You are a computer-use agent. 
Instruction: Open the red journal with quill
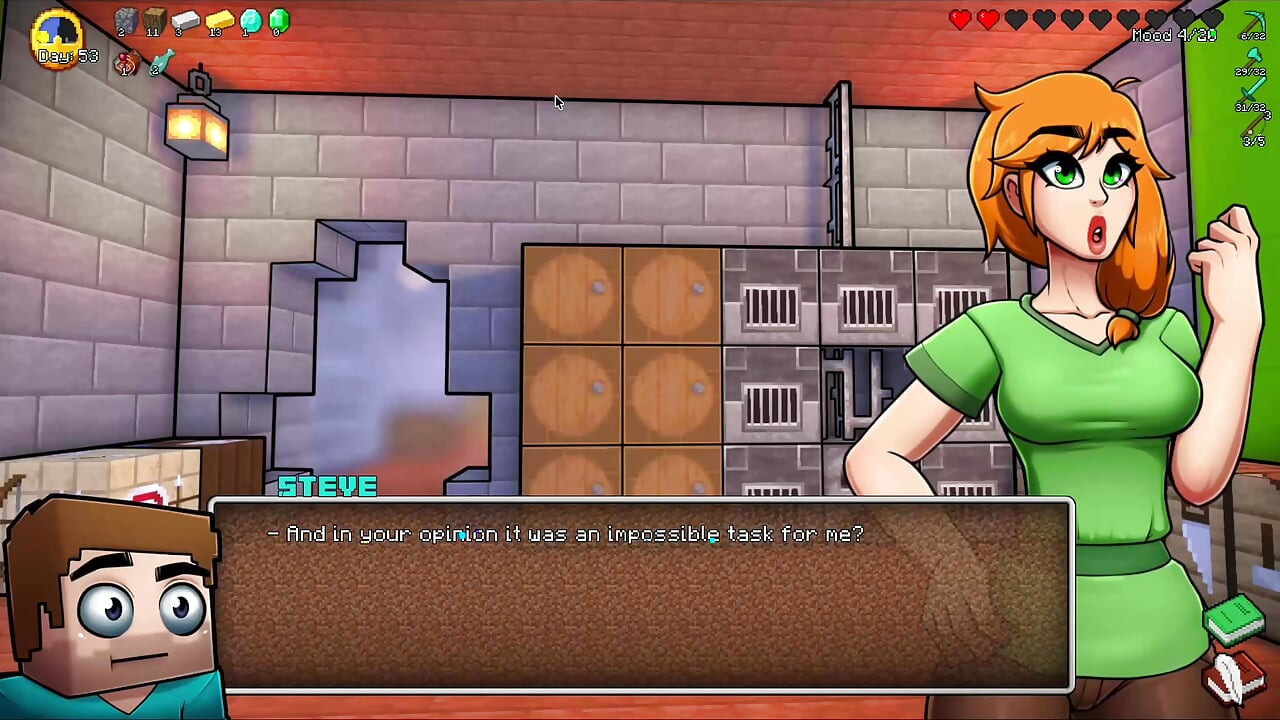pos(1236,677)
